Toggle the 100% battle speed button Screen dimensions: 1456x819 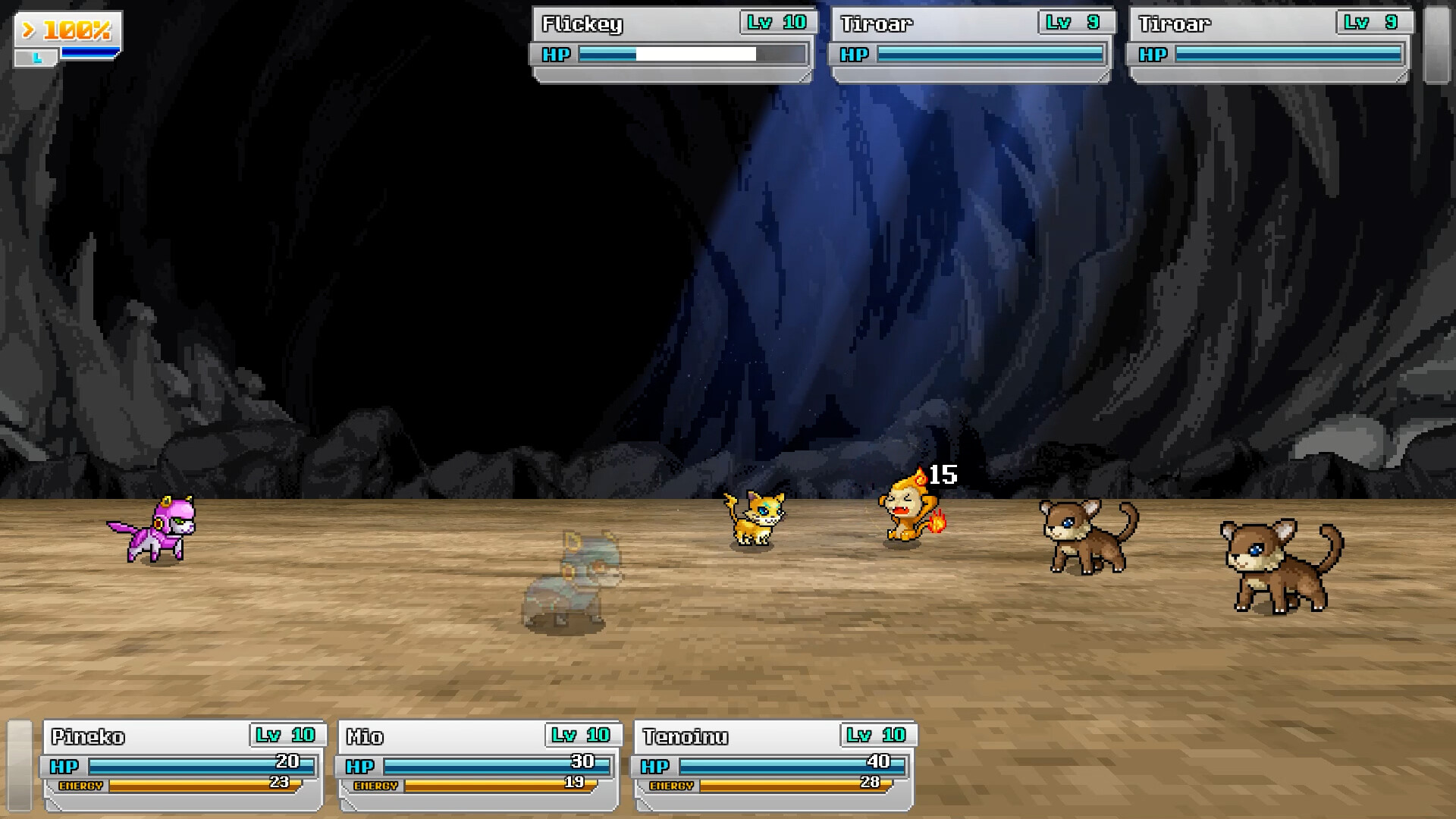(x=67, y=31)
